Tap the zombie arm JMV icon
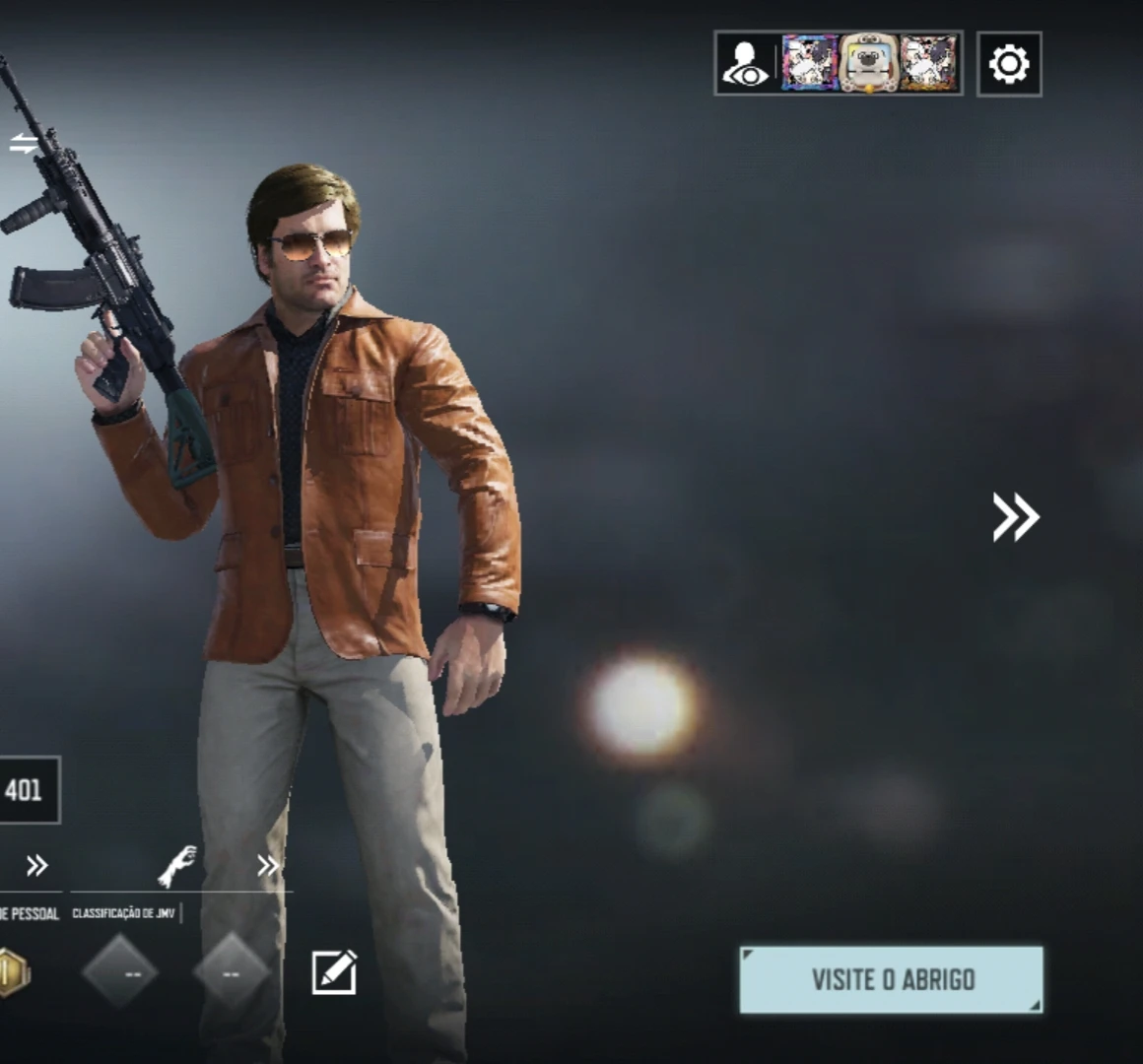The image size is (1143, 1064). 177,866
